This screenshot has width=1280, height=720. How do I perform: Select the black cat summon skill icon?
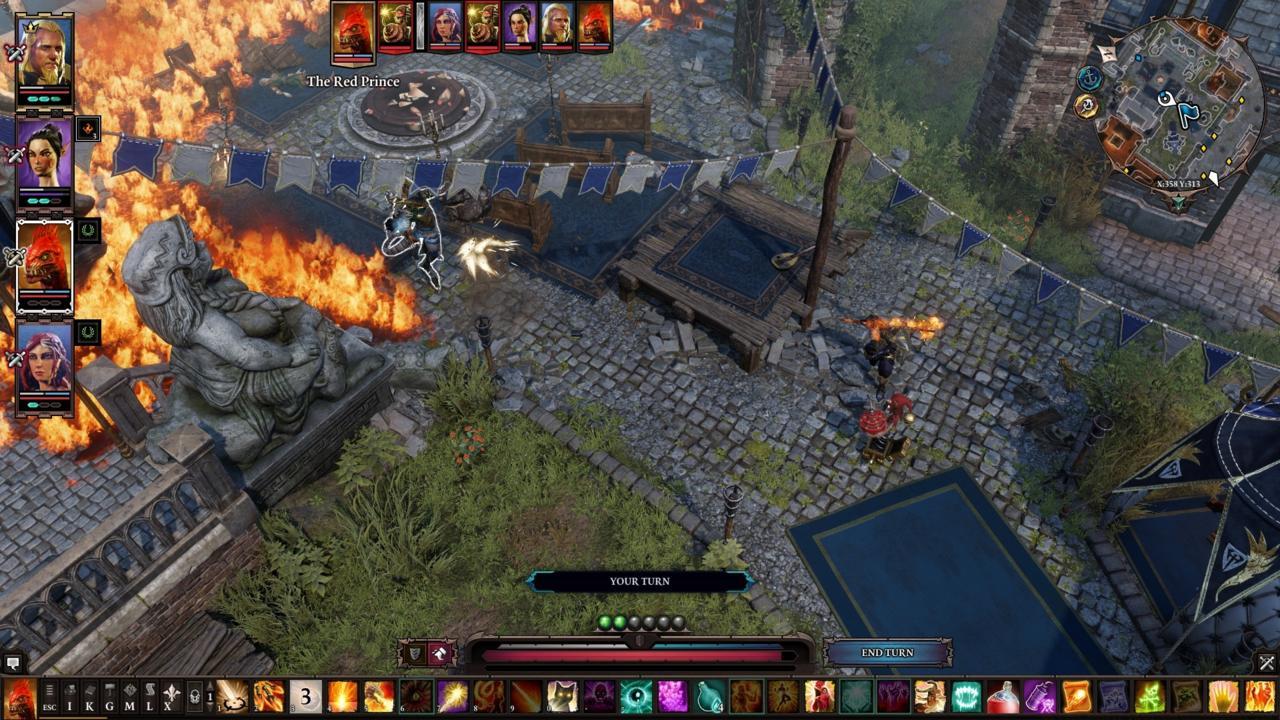coord(561,696)
